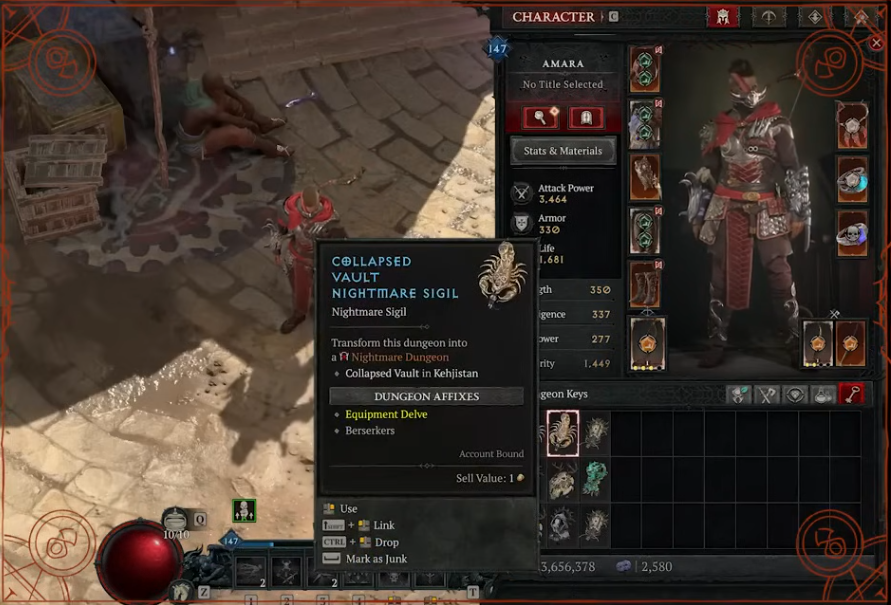The image size is (891, 605).
Task: Open the wardrobe mirror button under Amara
Action: [x=541, y=118]
